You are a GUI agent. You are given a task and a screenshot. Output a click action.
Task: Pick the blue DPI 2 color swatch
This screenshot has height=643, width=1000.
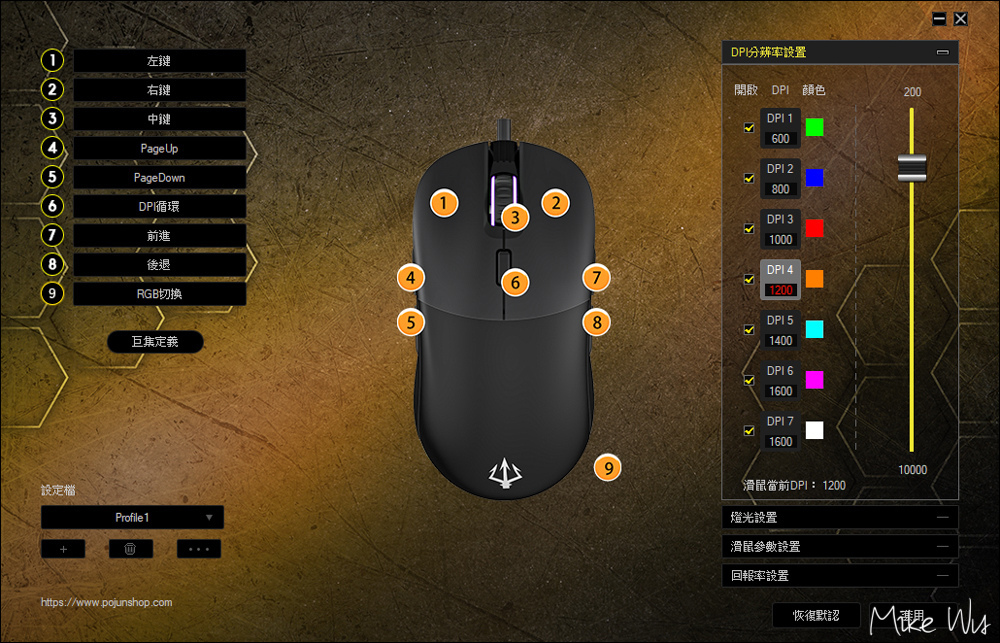tap(814, 178)
